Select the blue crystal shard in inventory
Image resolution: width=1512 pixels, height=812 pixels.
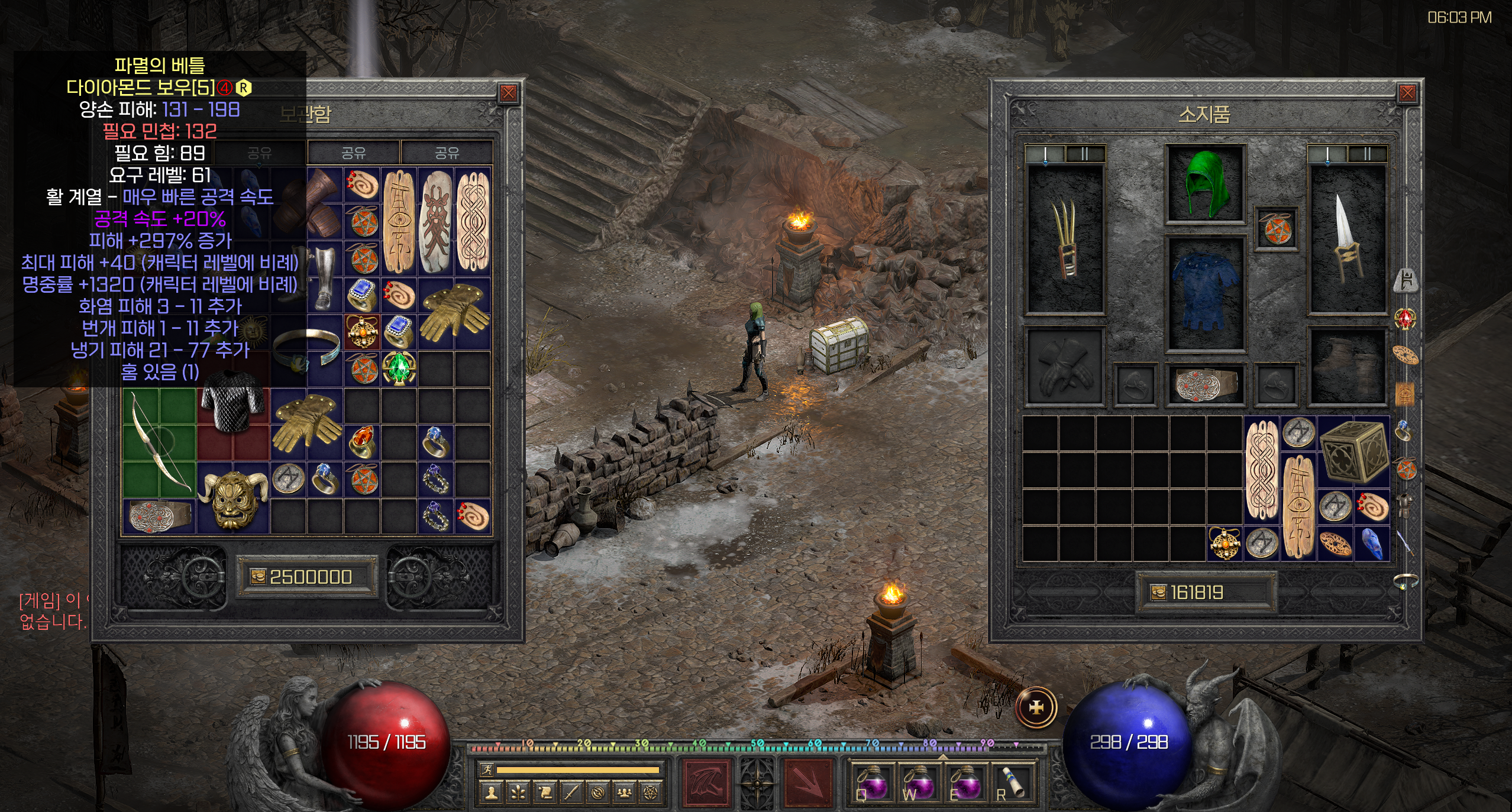pyautogui.click(x=1372, y=543)
